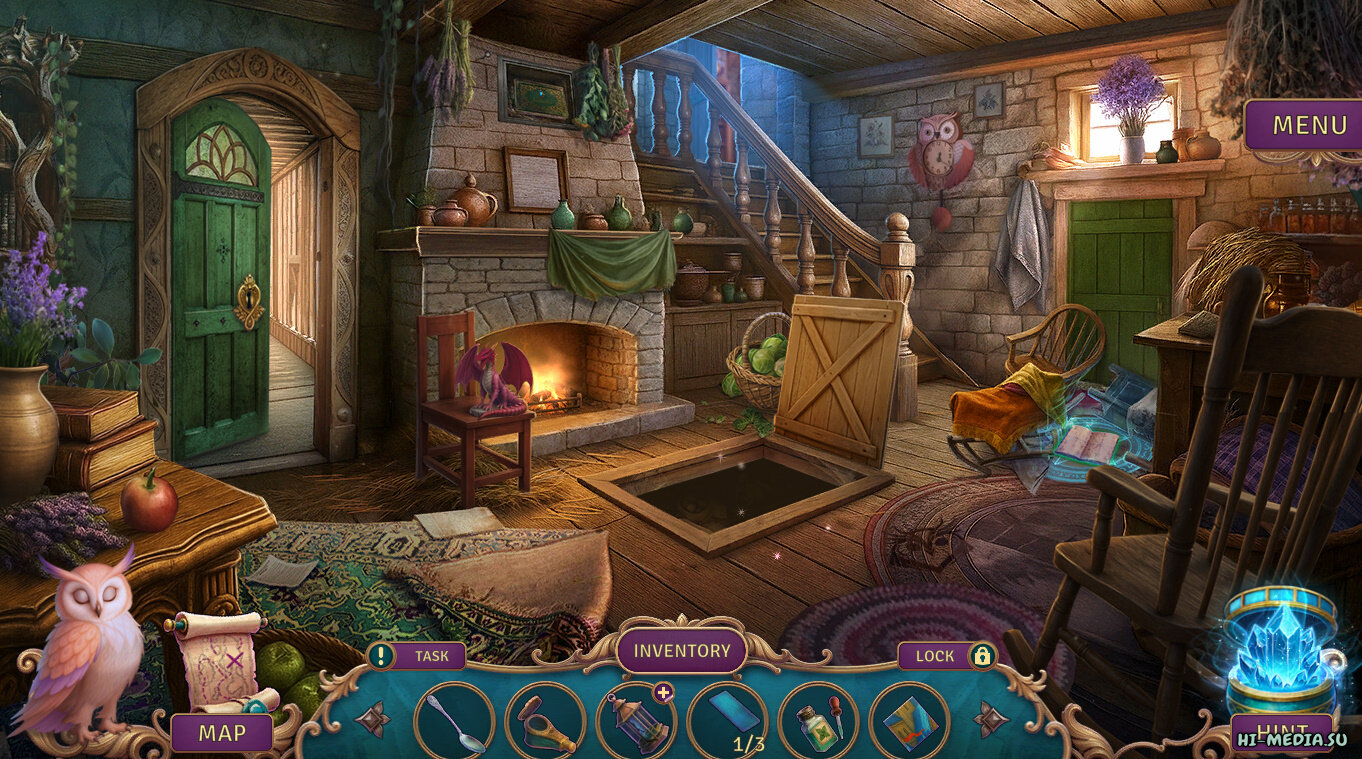The height and width of the screenshot is (759, 1362).
Task: Expand the lantern's plus sign badge
Action: [664, 692]
